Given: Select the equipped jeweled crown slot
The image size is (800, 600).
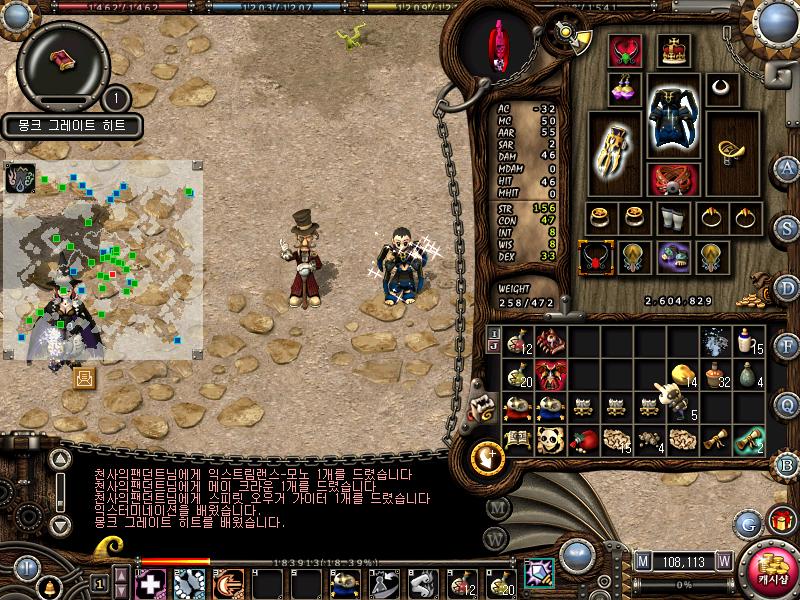Looking at the screenshot, I should [673, 52].
